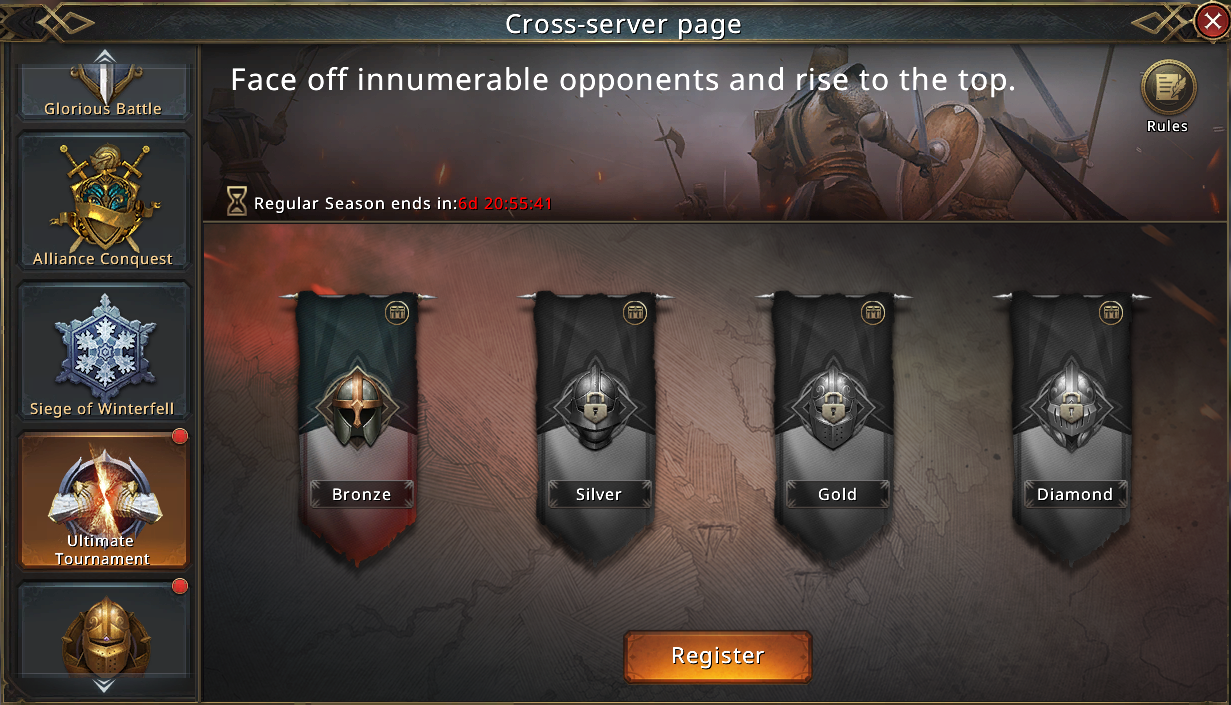Show Silver banner reward chest icon

pyautogui.click(x=635, y=313)
